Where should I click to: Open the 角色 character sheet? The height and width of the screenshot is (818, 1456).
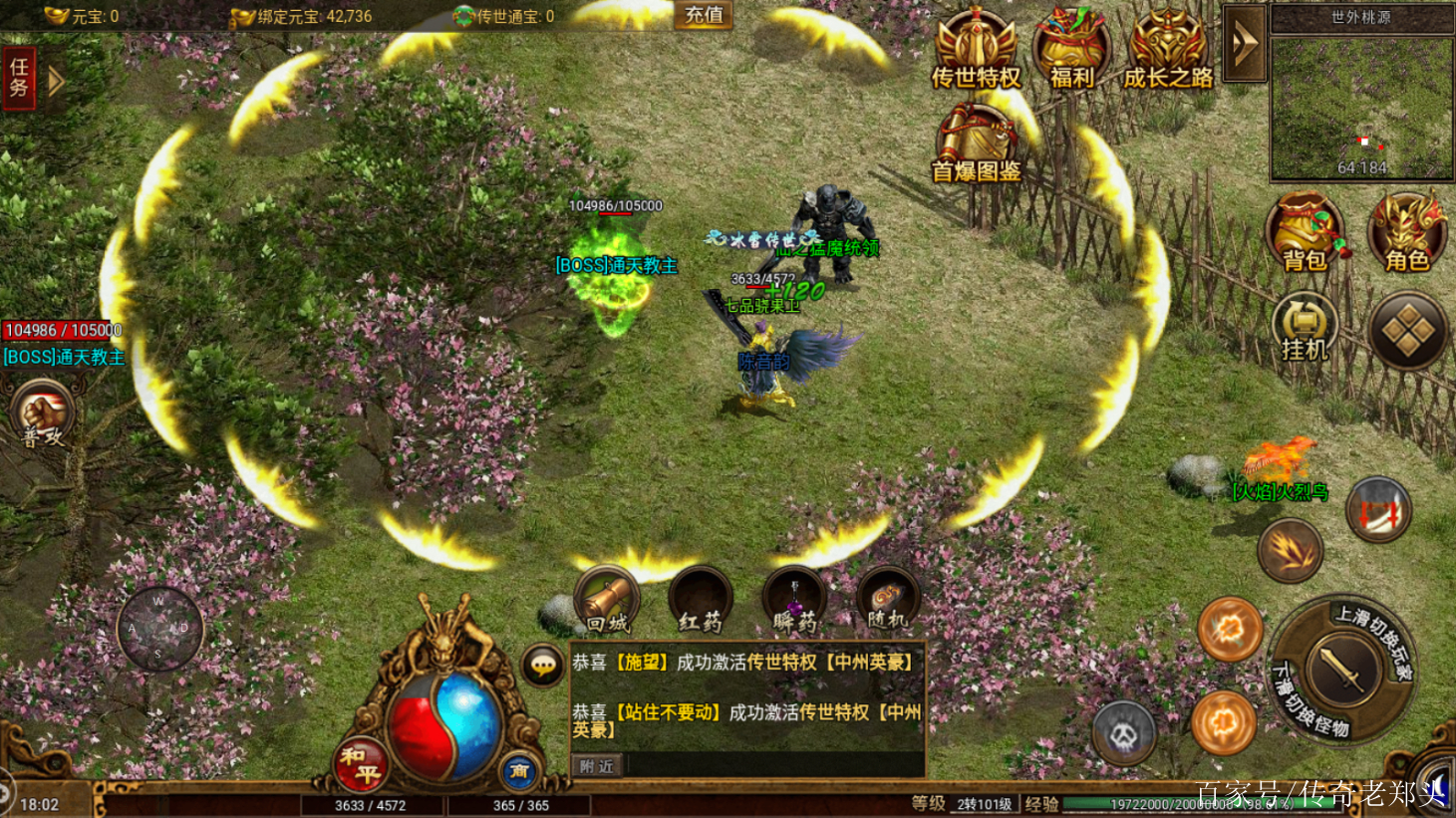coord(1407,232)
